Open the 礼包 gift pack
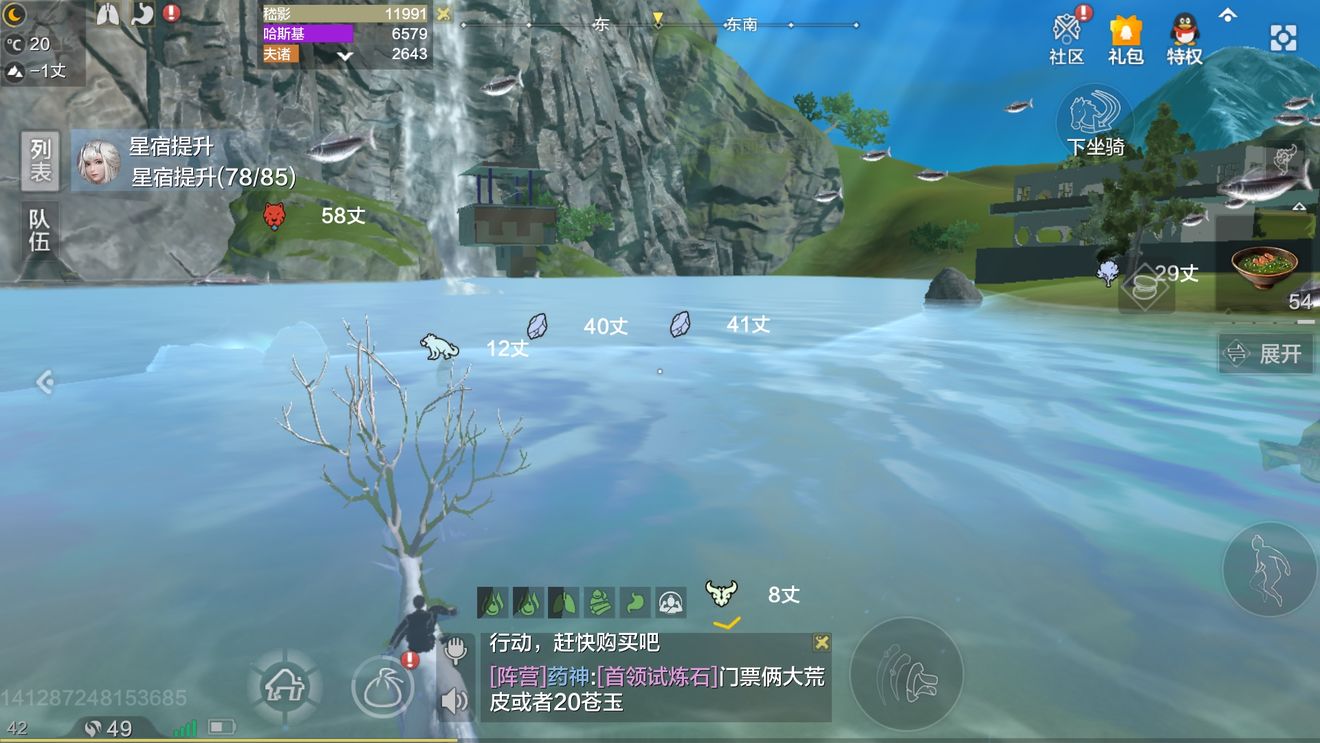The width and height of the screenshot is (1320, 743). 1125,35
